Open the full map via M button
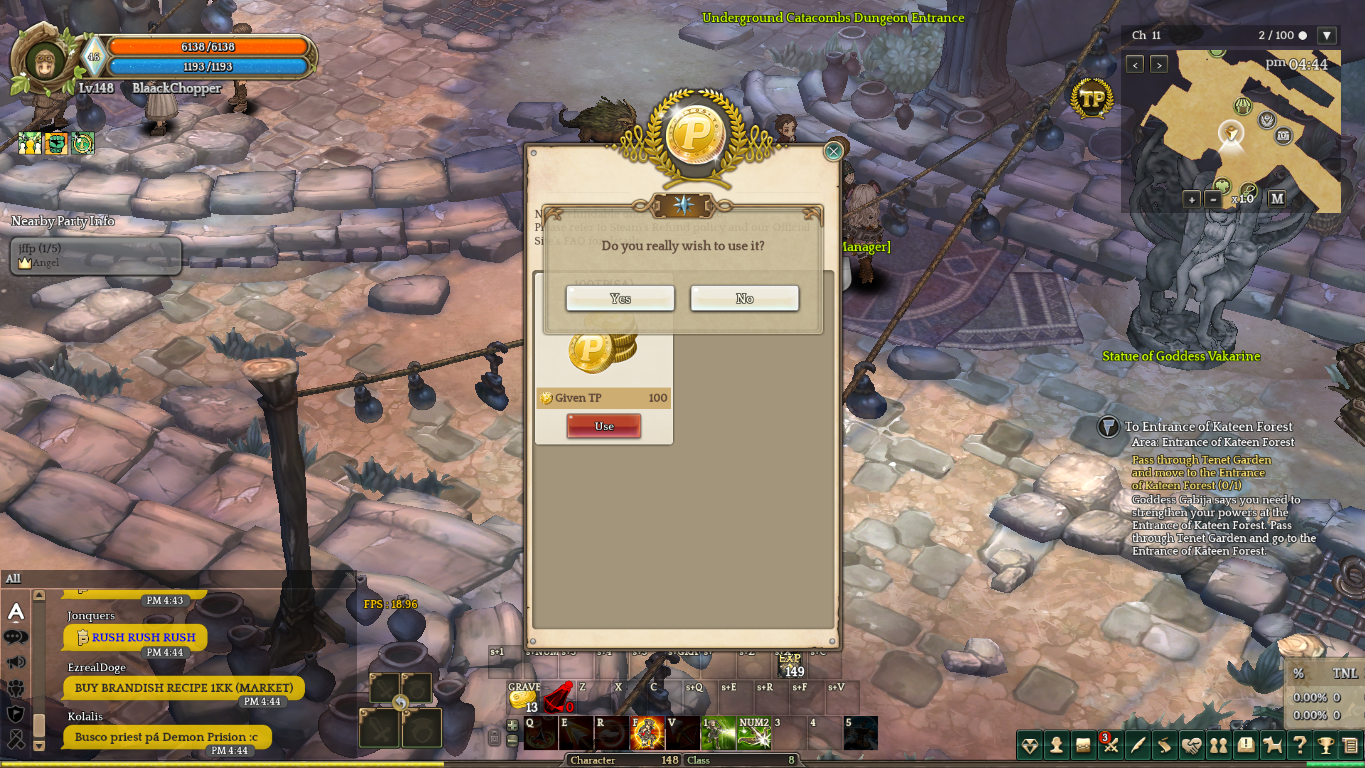Image resolution: width=1365 pixels, height=768 pixels. pos(1277,198)
